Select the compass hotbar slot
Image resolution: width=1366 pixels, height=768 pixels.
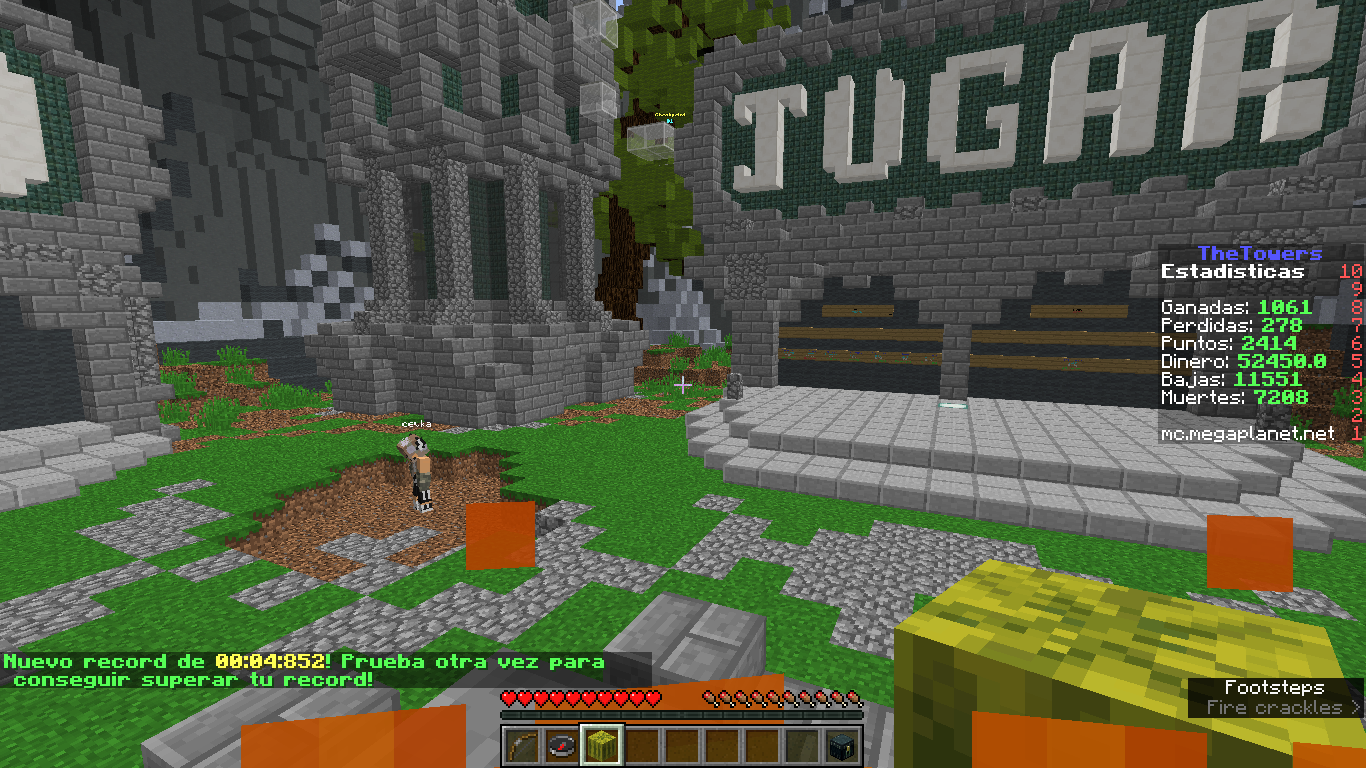562,746
